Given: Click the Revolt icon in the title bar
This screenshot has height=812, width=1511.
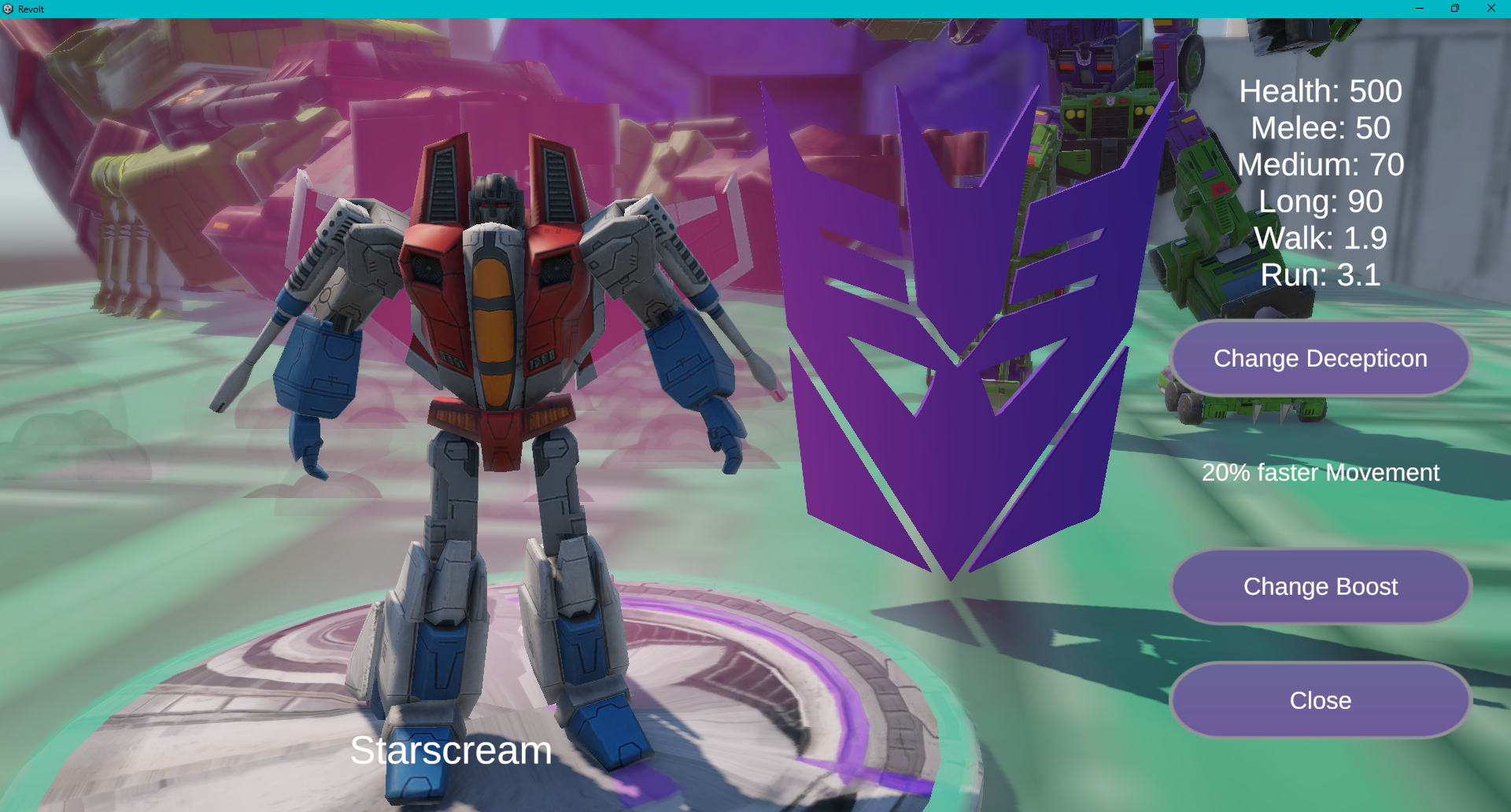Looking at the screenshot, I should tap(9, 9).
